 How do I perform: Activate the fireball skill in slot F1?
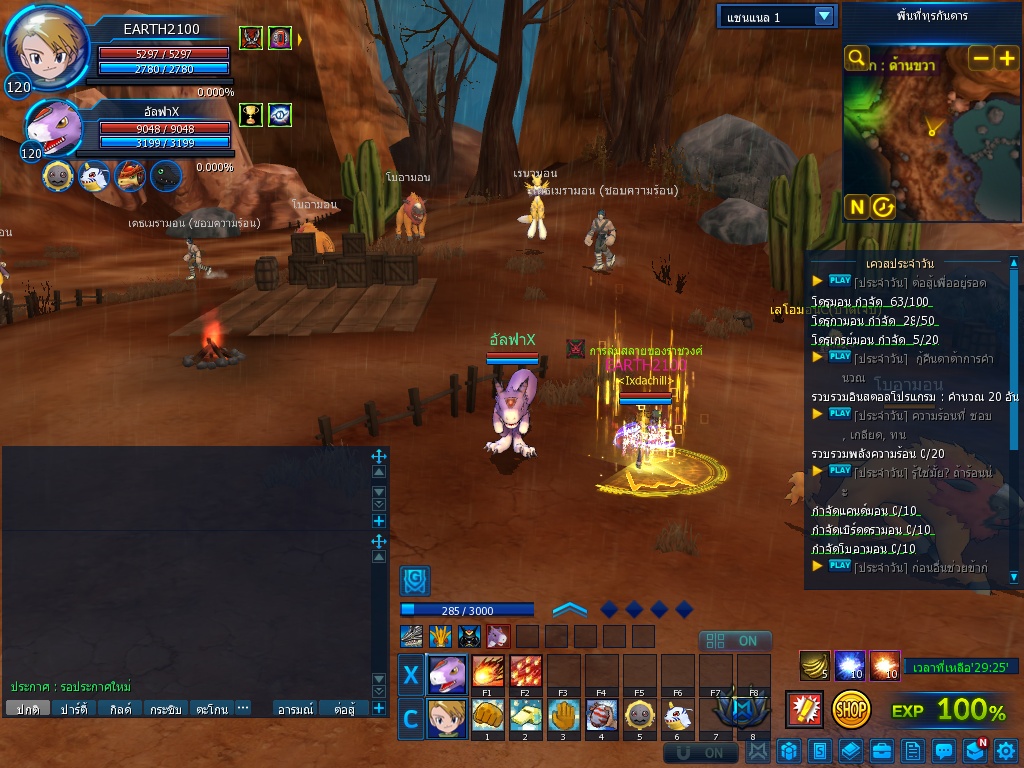point(487,671)
